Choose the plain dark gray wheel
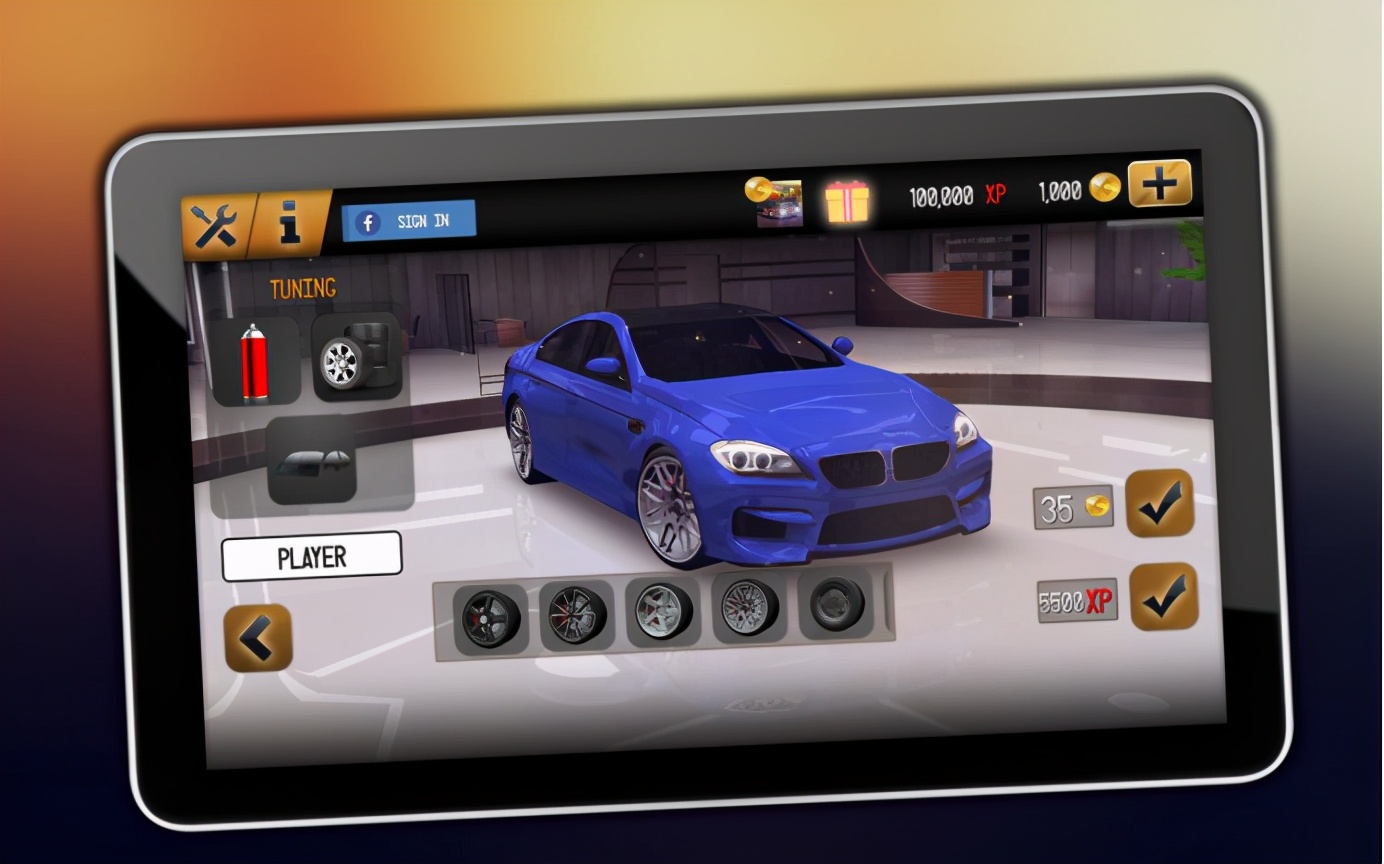The width and height of the screenshot is (1384, 864). [x=836, y=604]
